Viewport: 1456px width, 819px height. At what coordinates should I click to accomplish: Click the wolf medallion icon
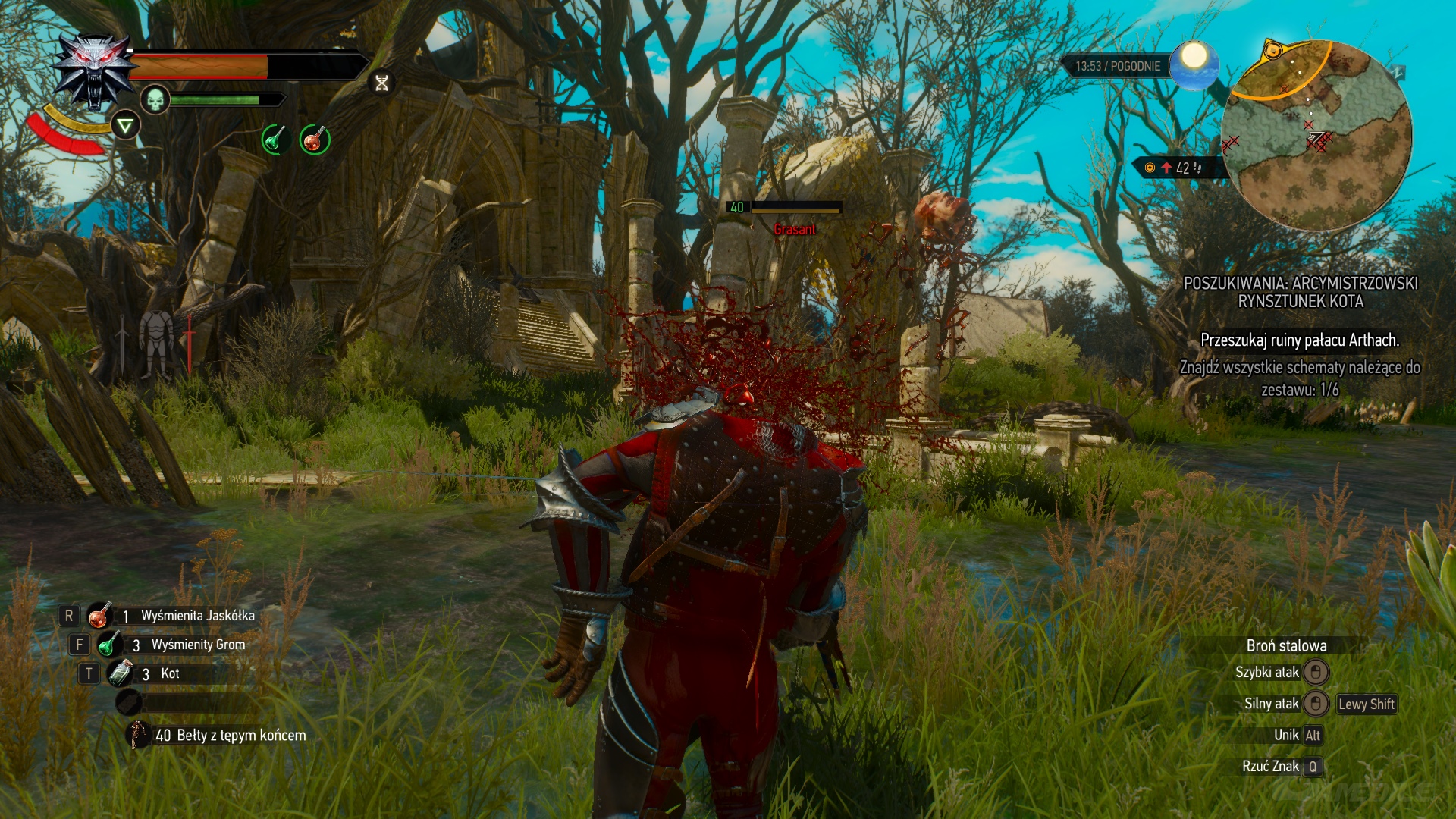(x=94, y=72)
